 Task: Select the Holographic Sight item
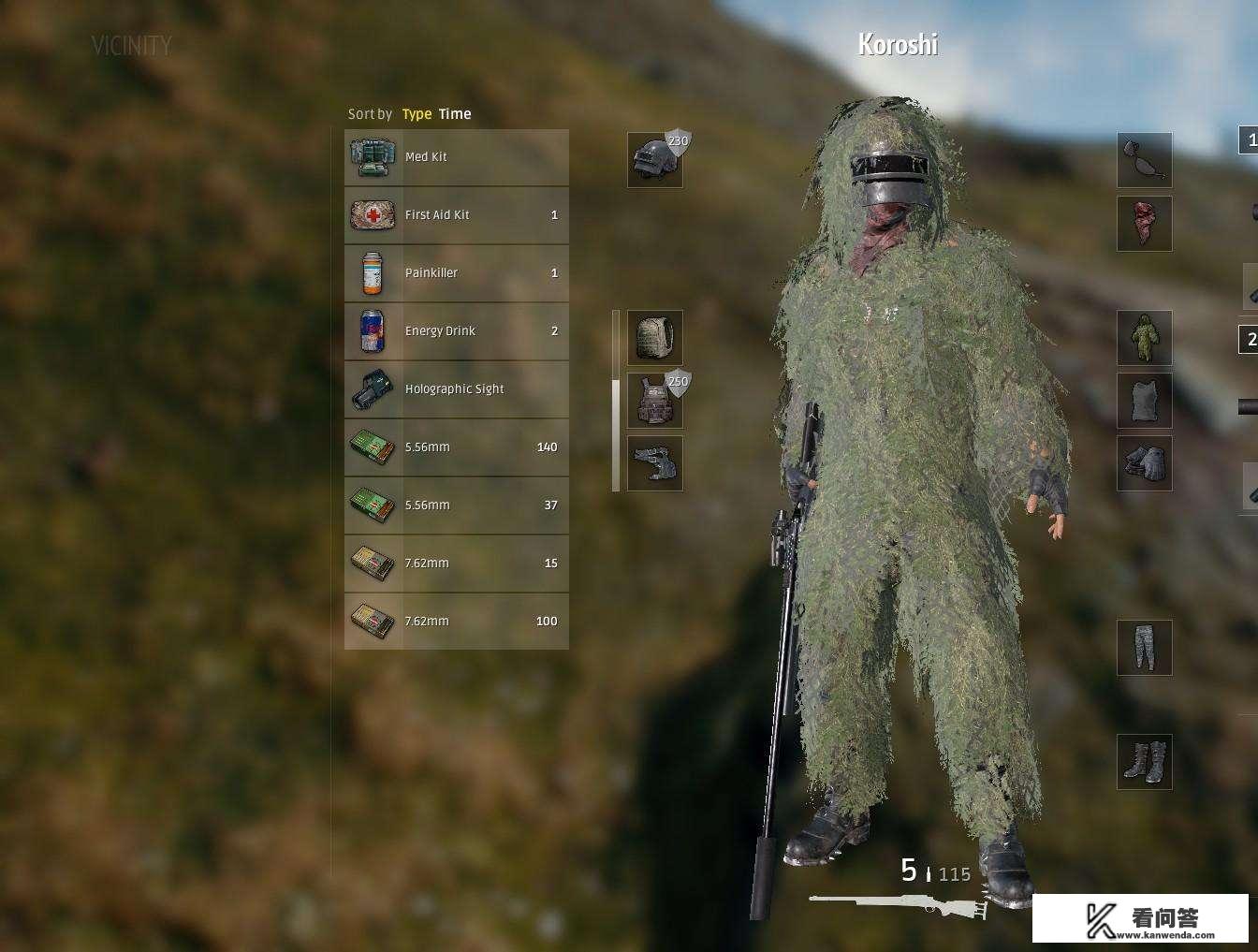click(456, 388)
